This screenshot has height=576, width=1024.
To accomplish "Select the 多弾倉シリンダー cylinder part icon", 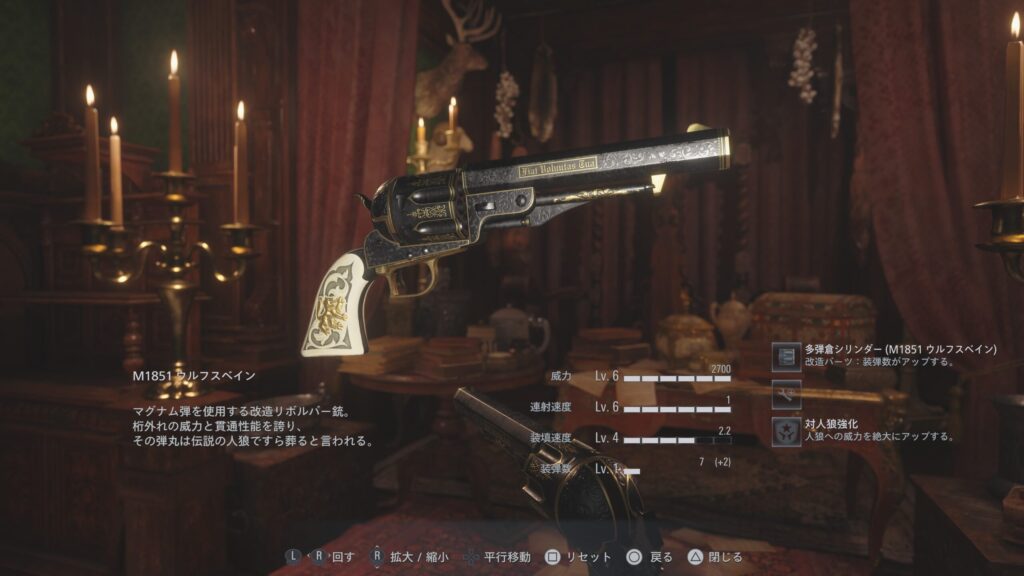I will [x=787, y=356].
